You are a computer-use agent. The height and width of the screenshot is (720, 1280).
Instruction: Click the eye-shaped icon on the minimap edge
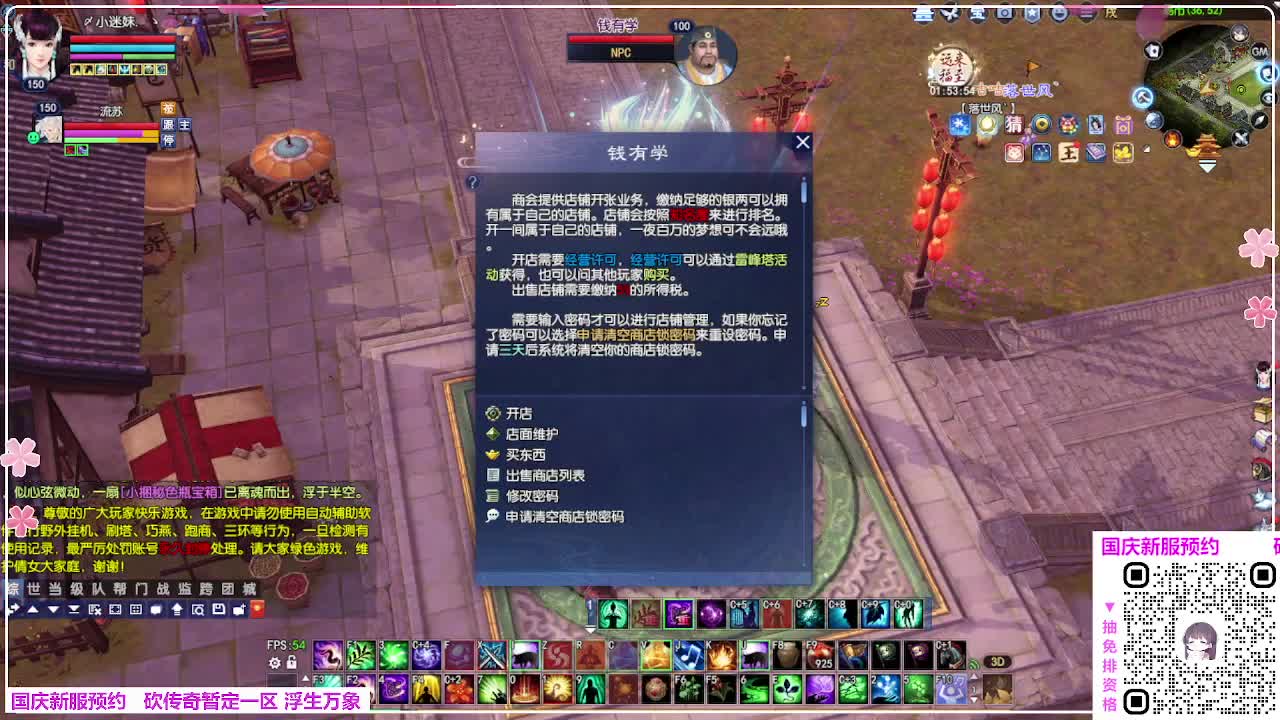coord(1267,99)
